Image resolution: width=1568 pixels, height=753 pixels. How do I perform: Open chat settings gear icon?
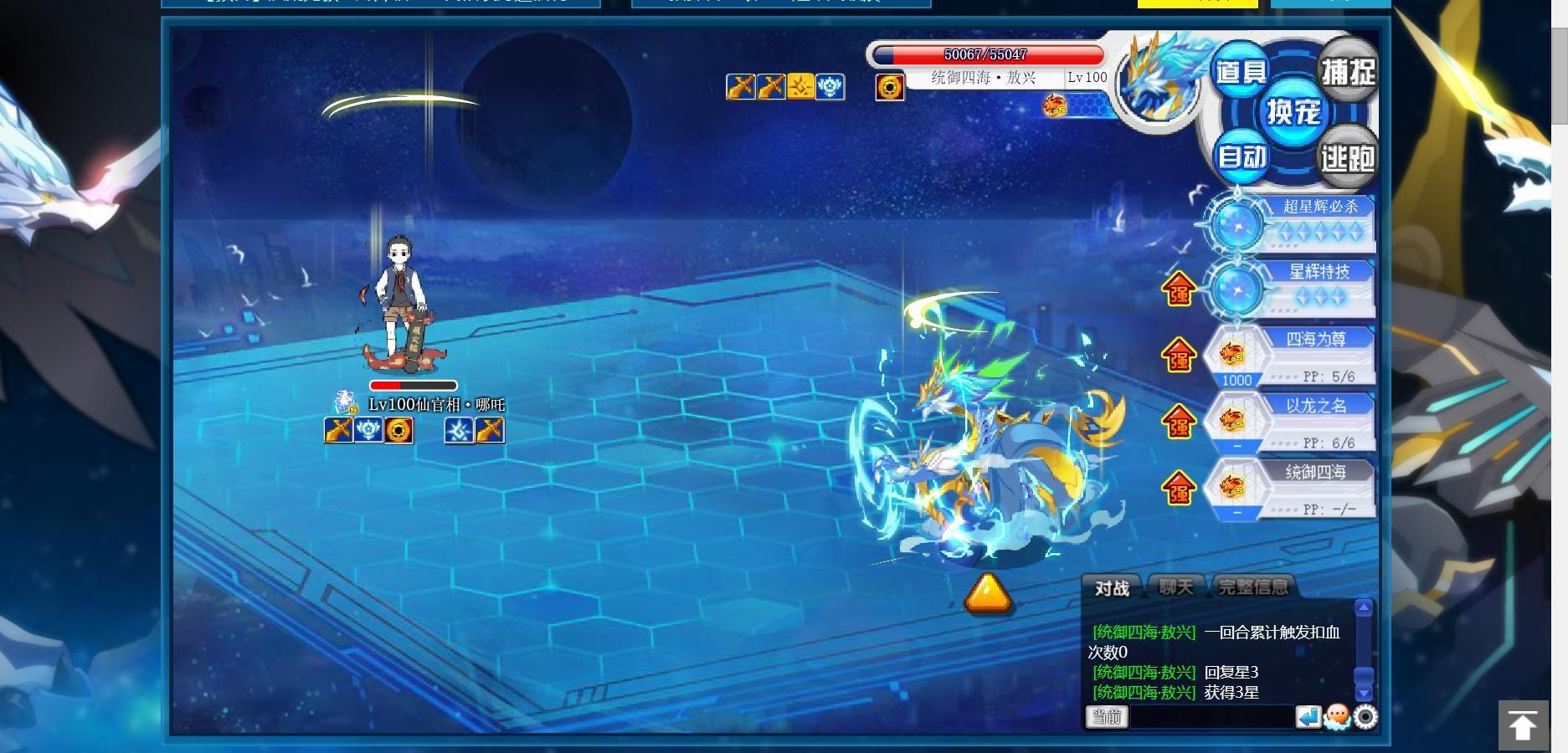point(1365,717)
